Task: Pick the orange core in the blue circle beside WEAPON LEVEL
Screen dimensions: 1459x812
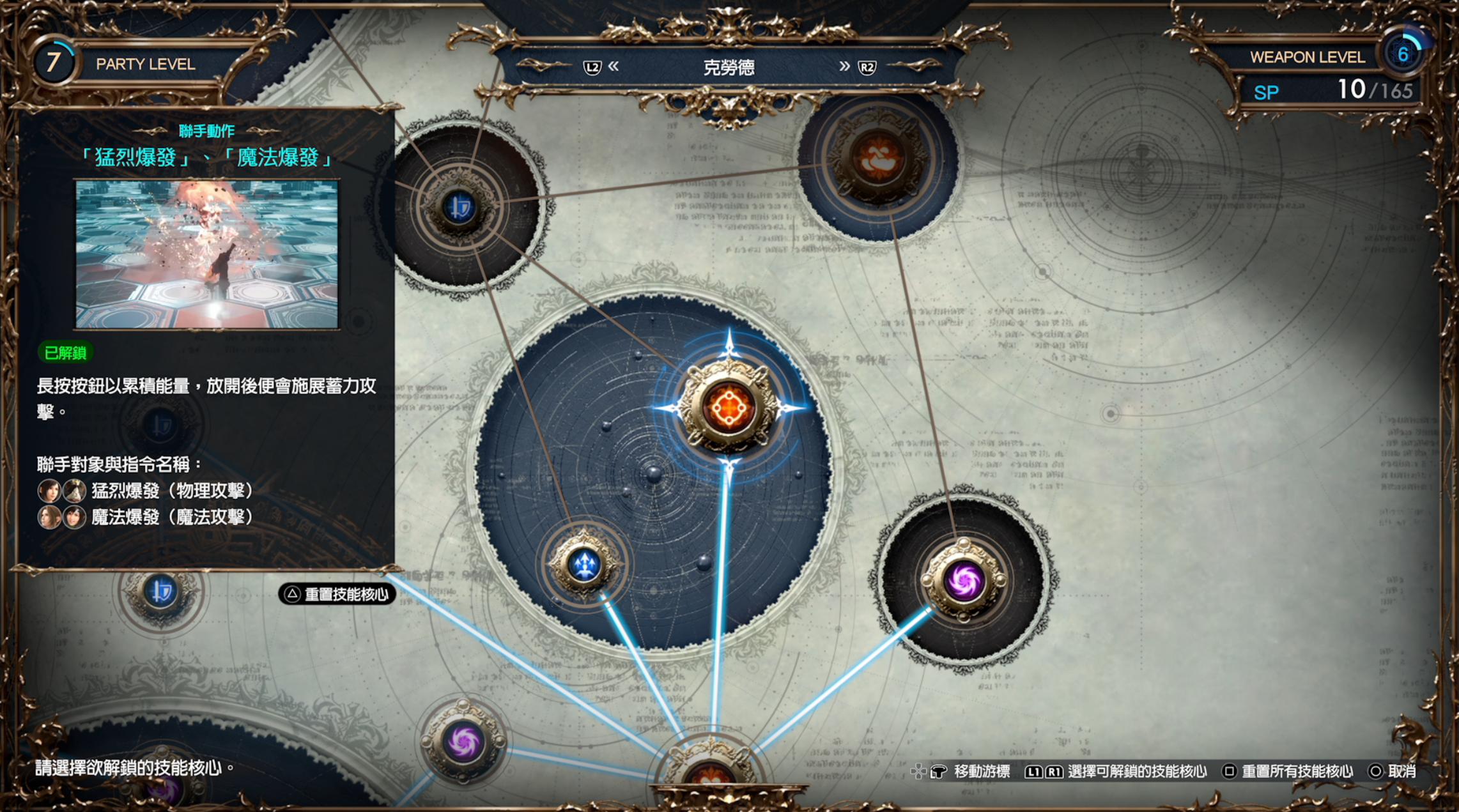Action: [878, 160]
